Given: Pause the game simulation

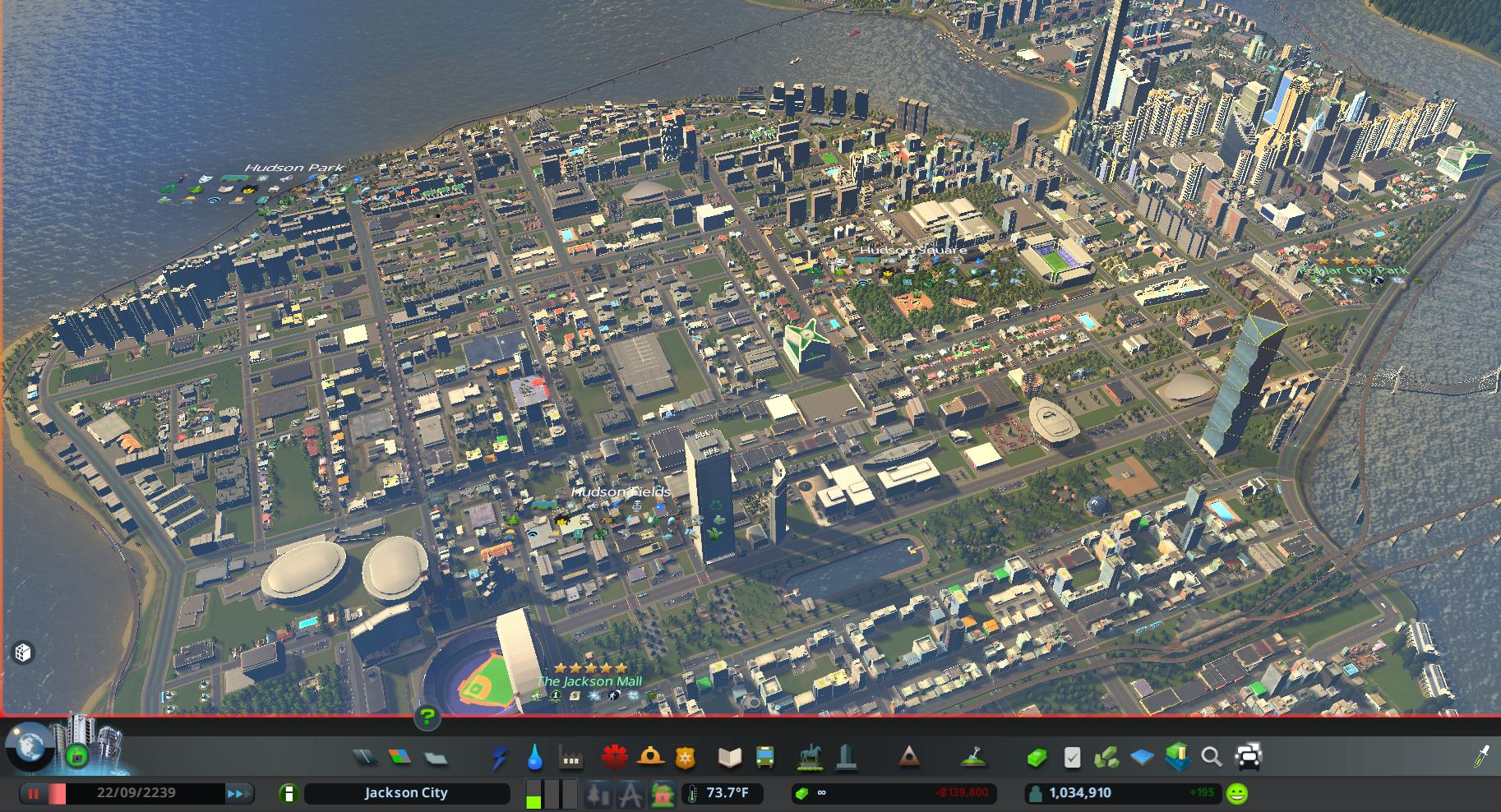Looking at the screenshot, I should point(33,793).
